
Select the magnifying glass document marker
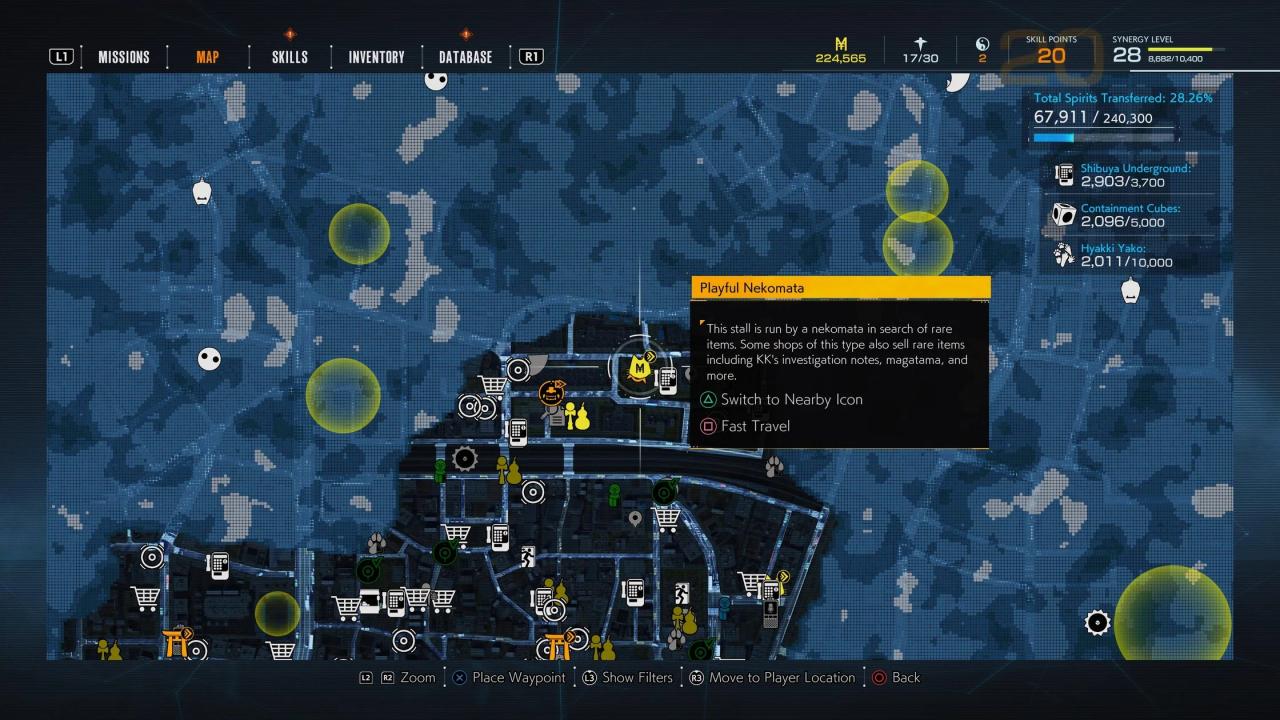552,415
